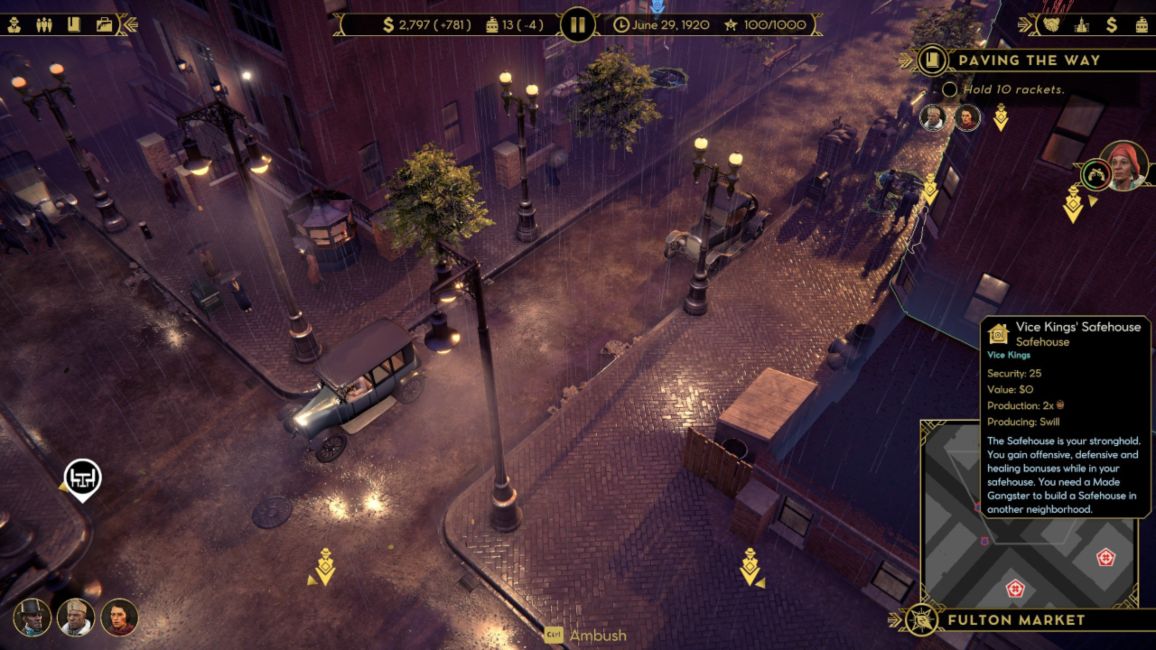The image size is (1156, 650).
Task: Open the dollar sign finances icon
Action: coord(1111,24)
